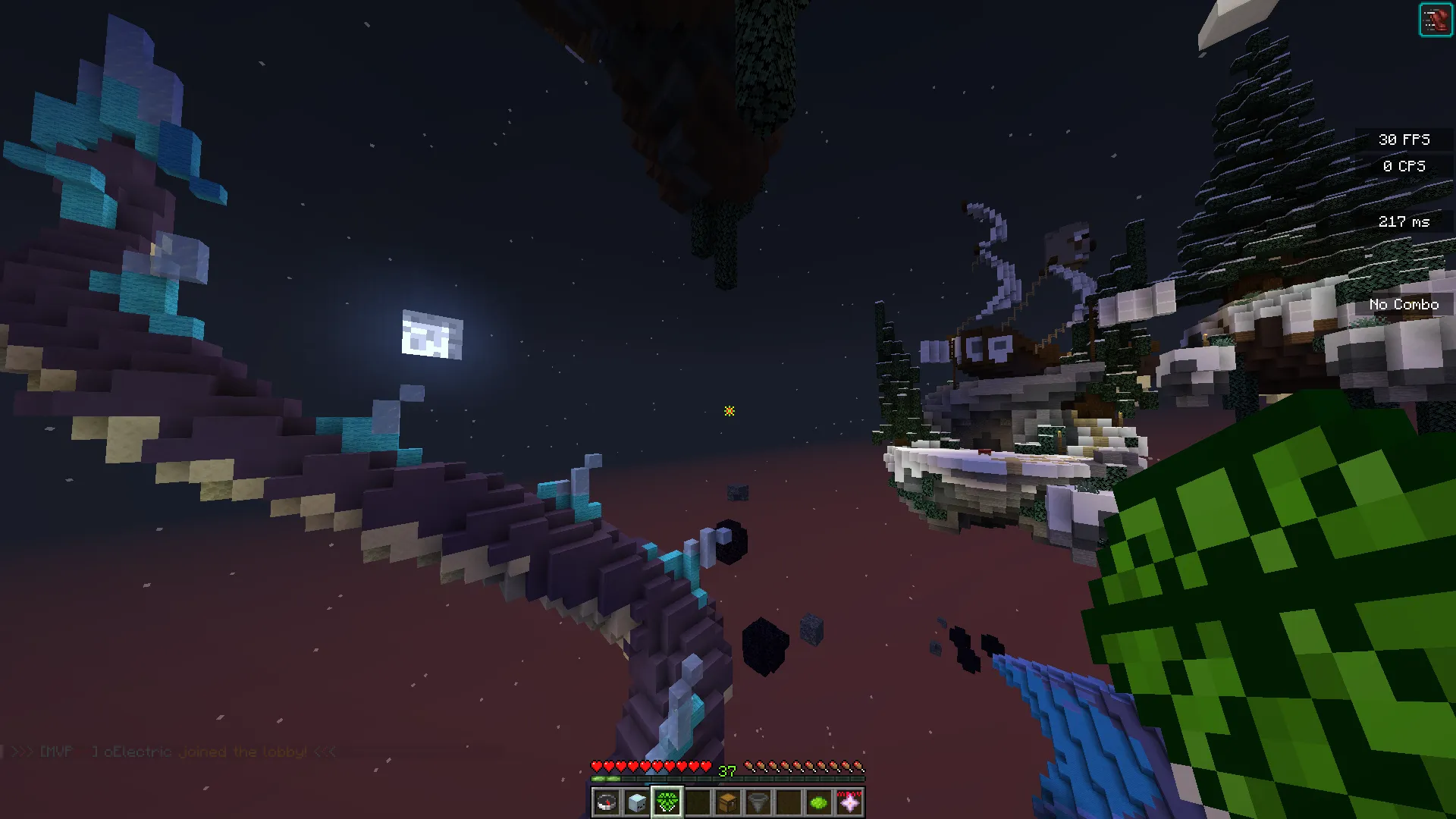This screenshot has height=819, width=1456.
Task: Select the compass in the hotbar
Action: pos(606,802)
